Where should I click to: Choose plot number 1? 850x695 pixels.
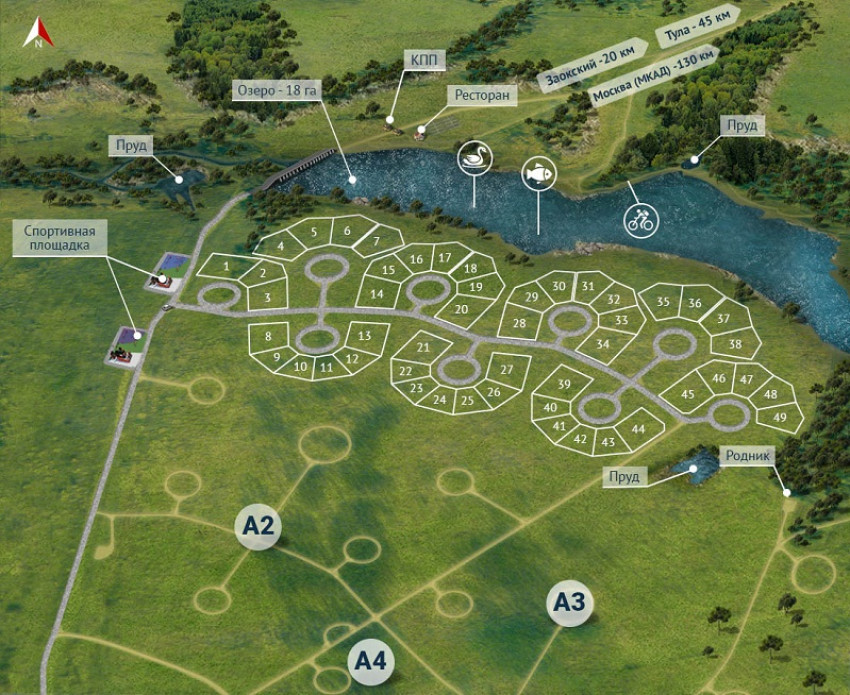pyautogui.click(x=227, y=266)
